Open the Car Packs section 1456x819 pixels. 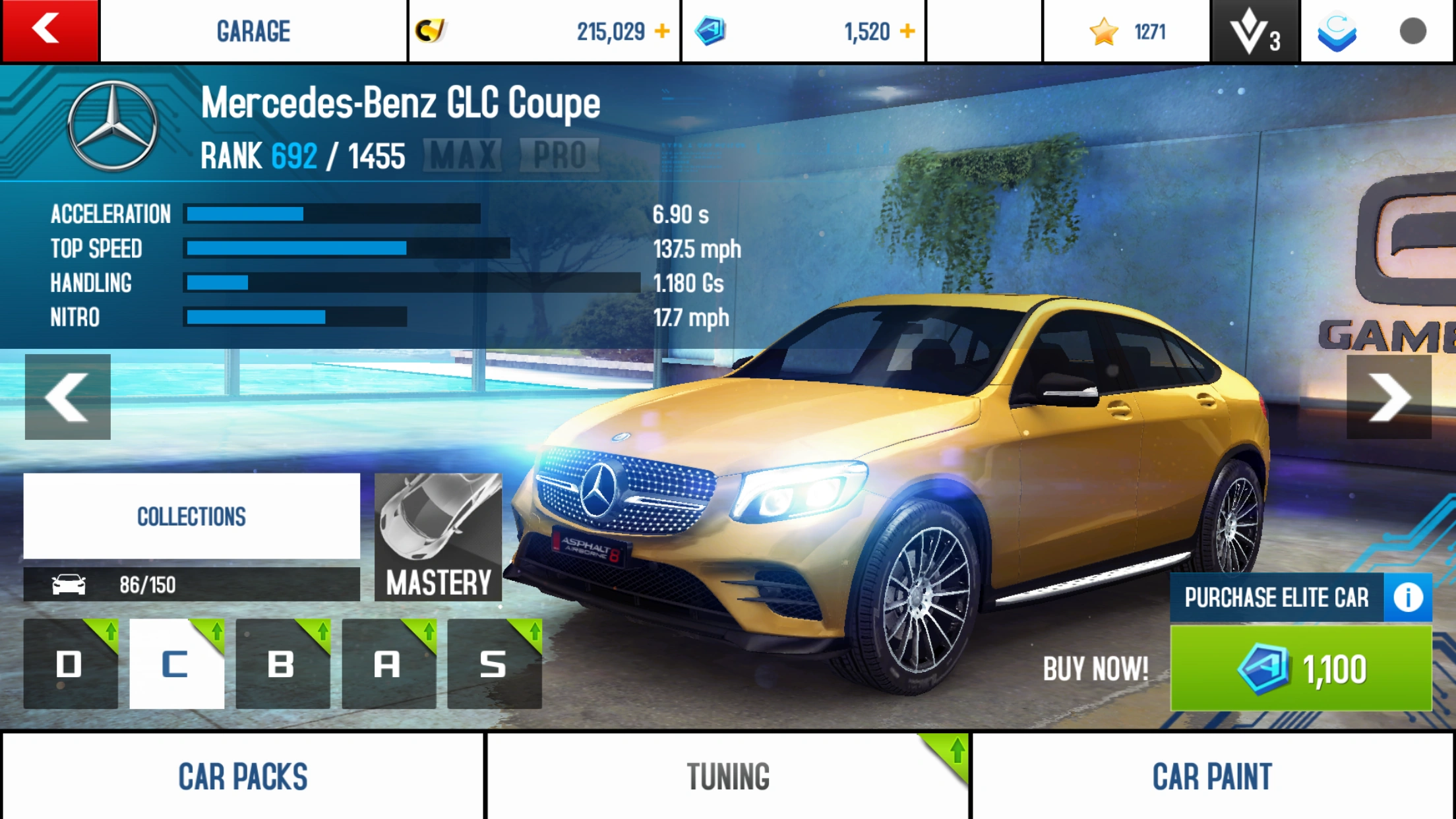point(243,776)
